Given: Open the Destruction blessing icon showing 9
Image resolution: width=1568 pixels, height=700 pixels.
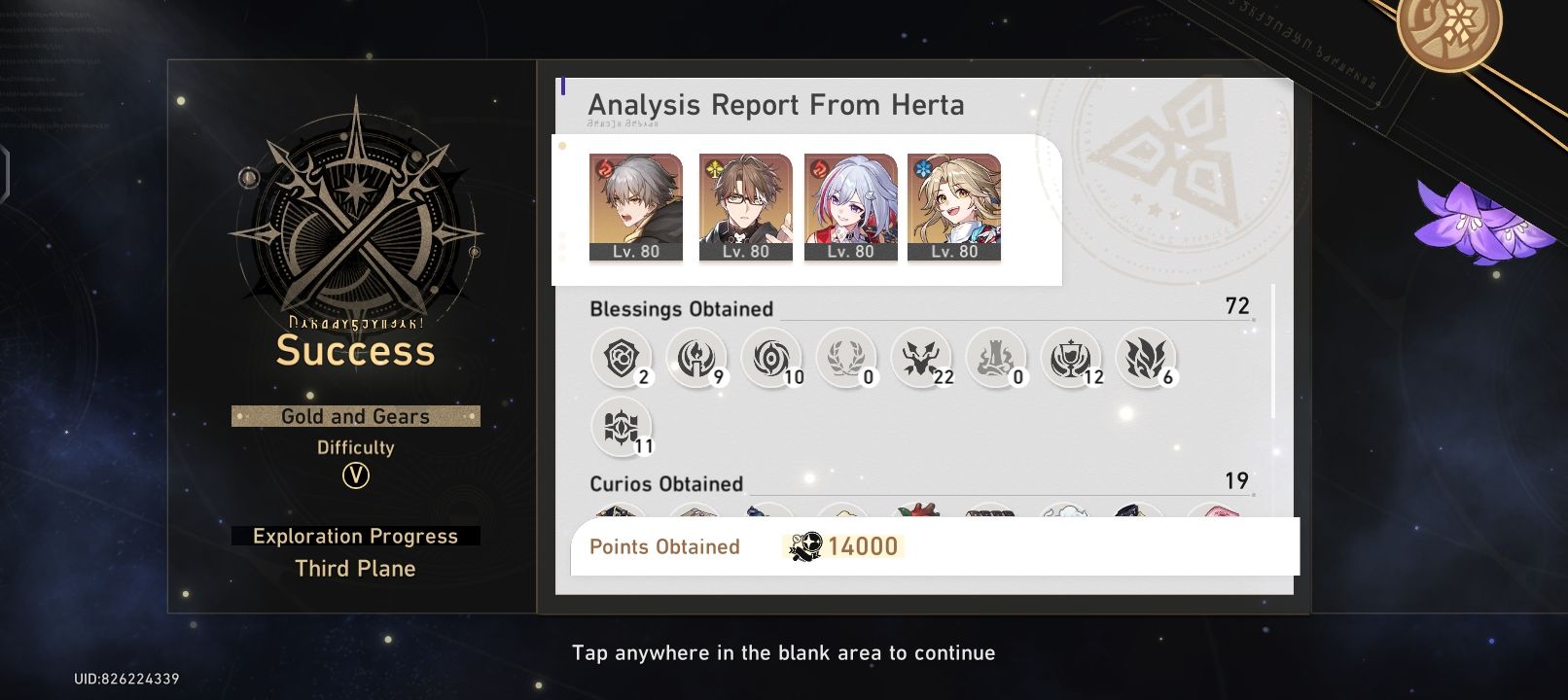Looking at the screenshot, I should (x=696, y=358).
